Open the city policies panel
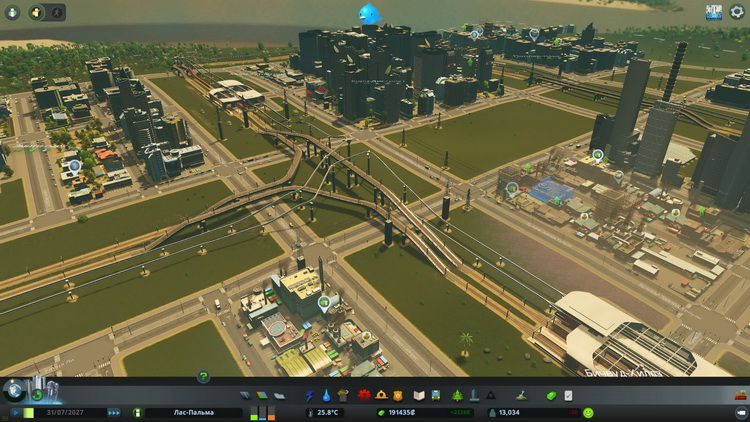750x422 pixels. pyautogui.click(x=567, y=396)
